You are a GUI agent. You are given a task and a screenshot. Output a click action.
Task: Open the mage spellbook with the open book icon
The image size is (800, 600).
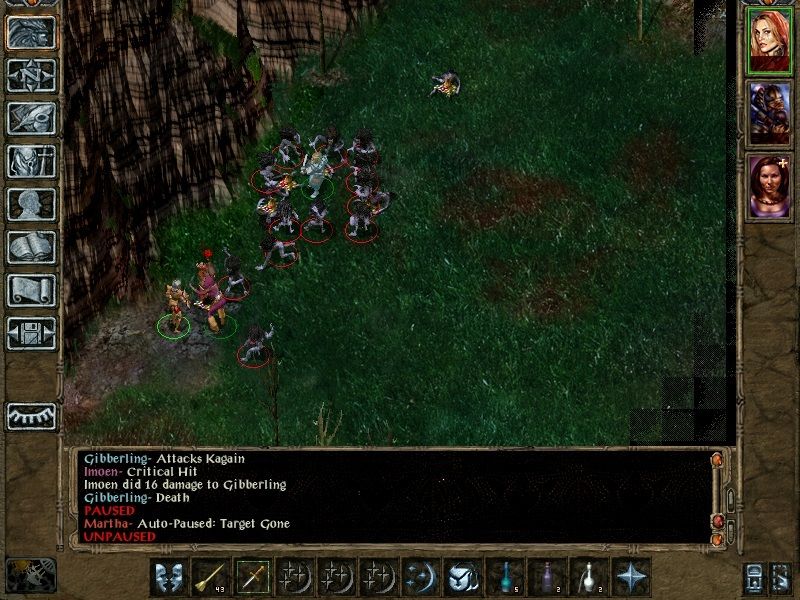click(x=31, y=247)
